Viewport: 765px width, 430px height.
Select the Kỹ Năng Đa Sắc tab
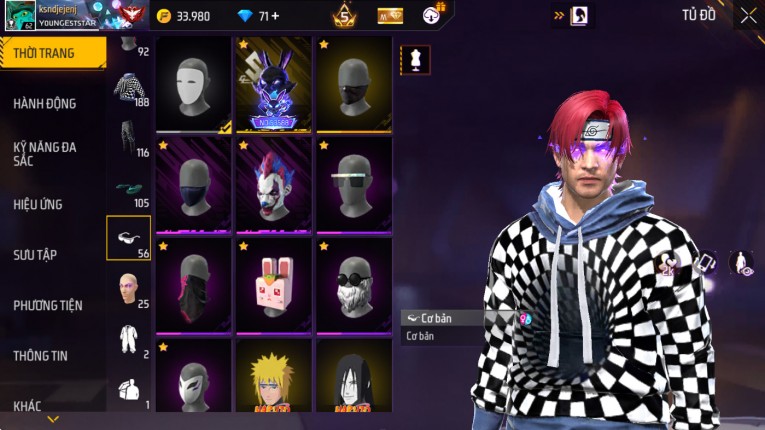click(x=46, y=154)
